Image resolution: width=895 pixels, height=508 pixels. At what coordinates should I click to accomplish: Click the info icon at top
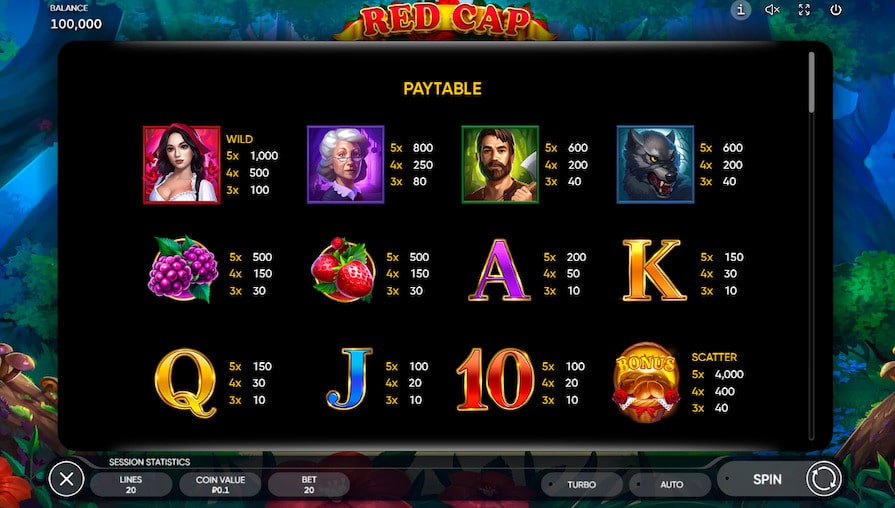(741, 10)
